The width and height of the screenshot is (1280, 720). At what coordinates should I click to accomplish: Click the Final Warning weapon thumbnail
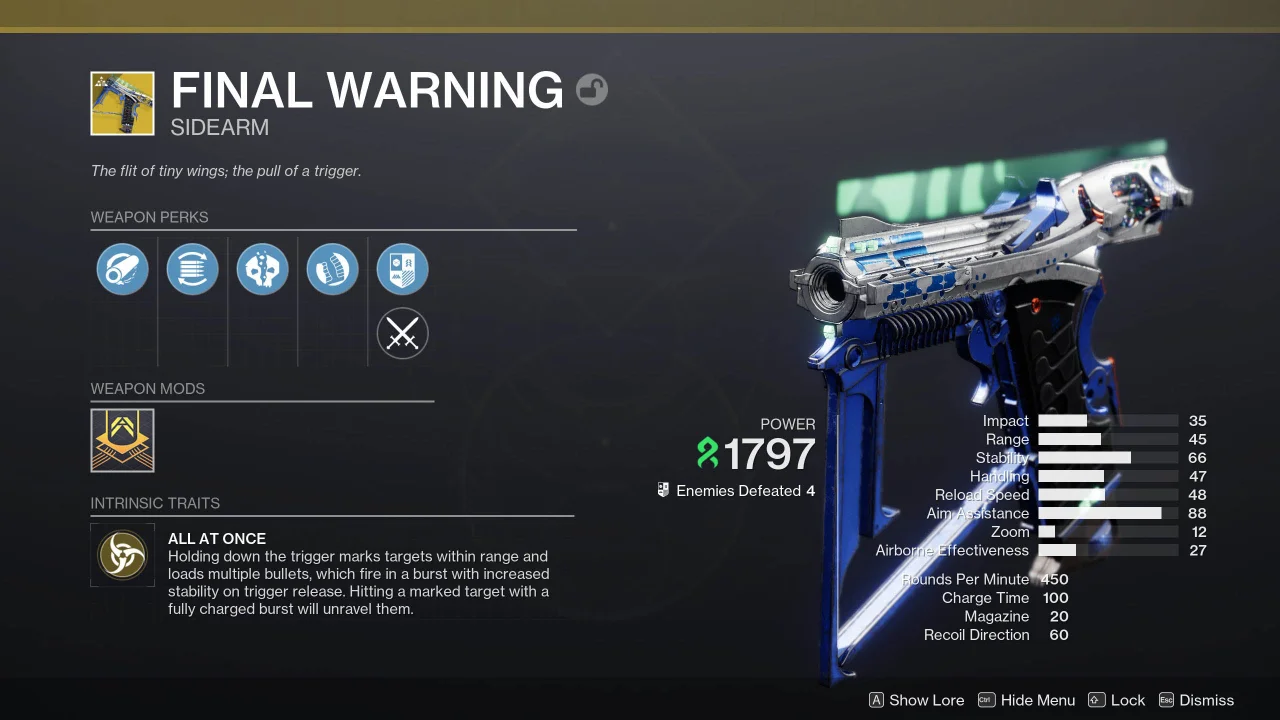click(122, 103)
